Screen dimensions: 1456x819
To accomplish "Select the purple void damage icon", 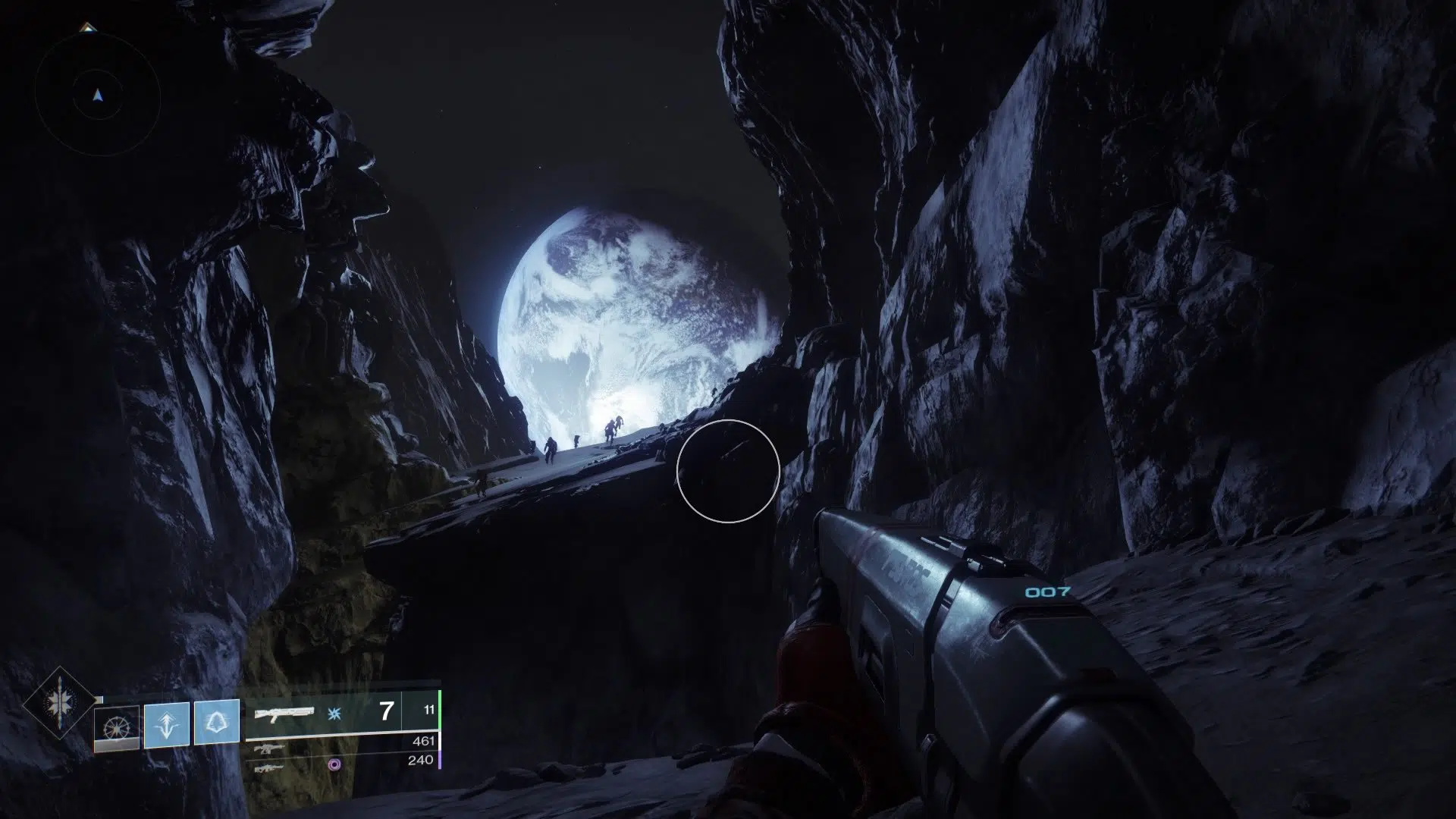I will point(333,766).
